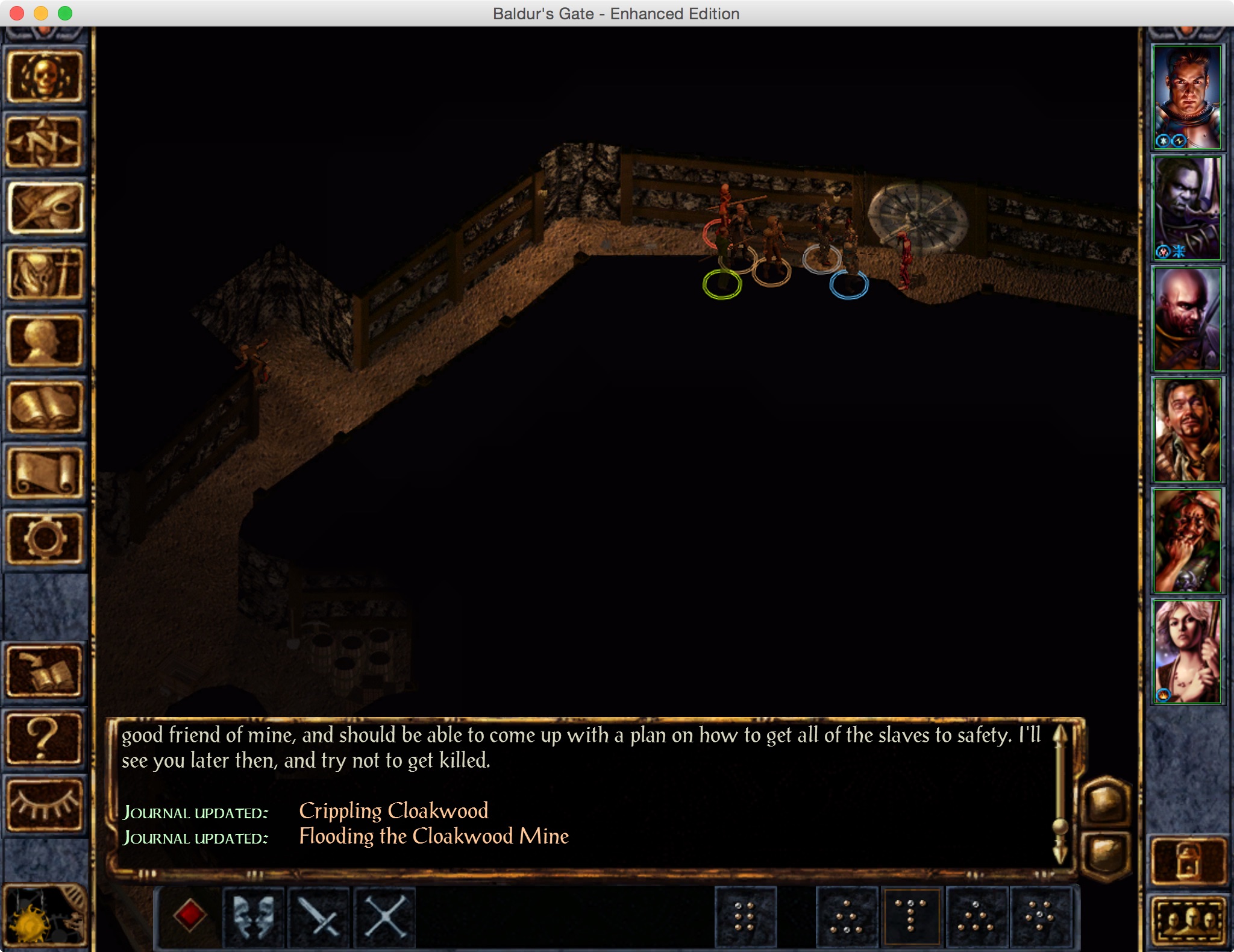The width and height of the screenshot is (1234, 952).
Task: Open the journal quill icon
Action: coord(45,208)
